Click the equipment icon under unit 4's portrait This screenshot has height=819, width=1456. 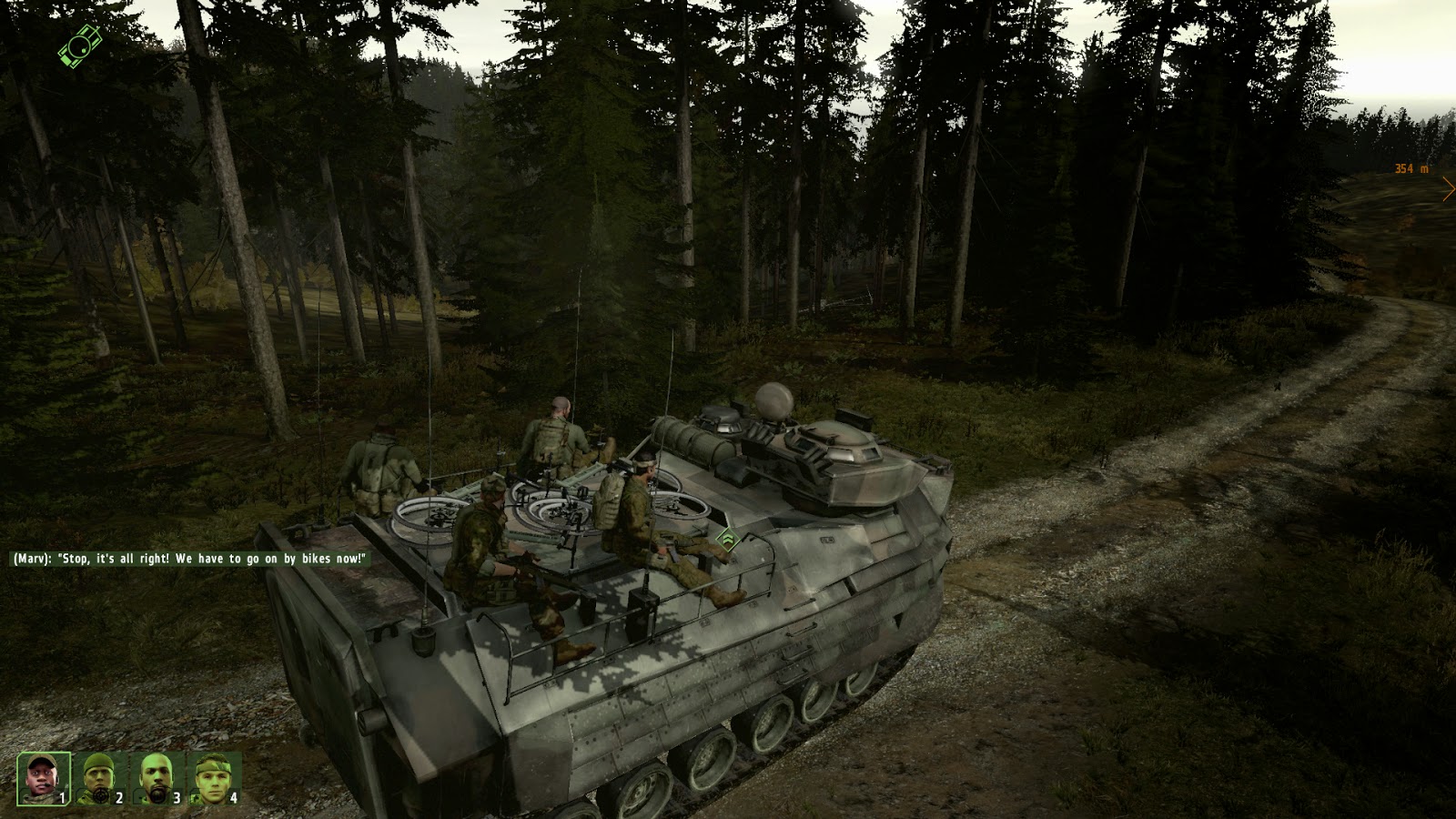point(194,797)
